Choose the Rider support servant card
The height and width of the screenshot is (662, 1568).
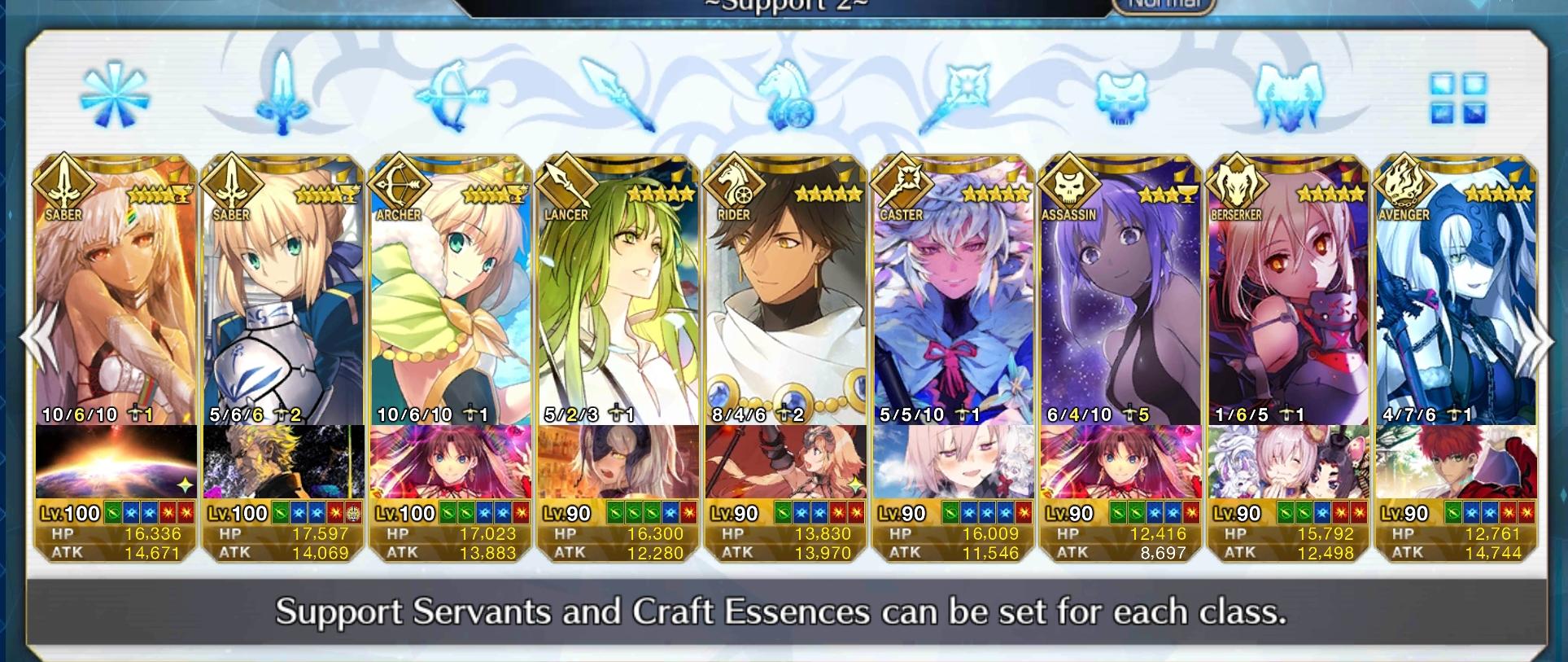(x=786, y=326)
